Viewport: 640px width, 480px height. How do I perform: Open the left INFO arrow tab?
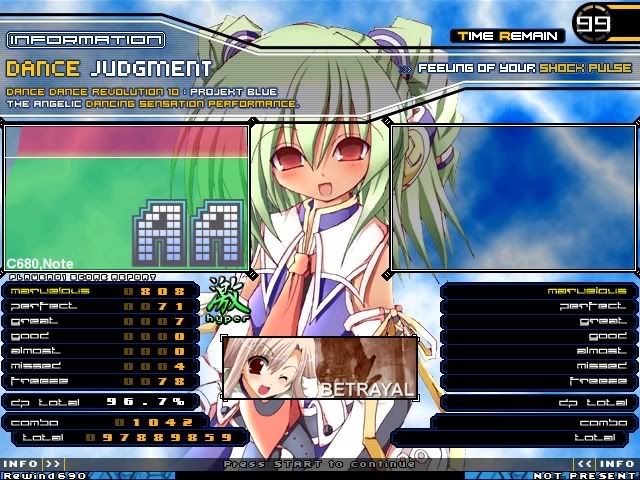32,464
